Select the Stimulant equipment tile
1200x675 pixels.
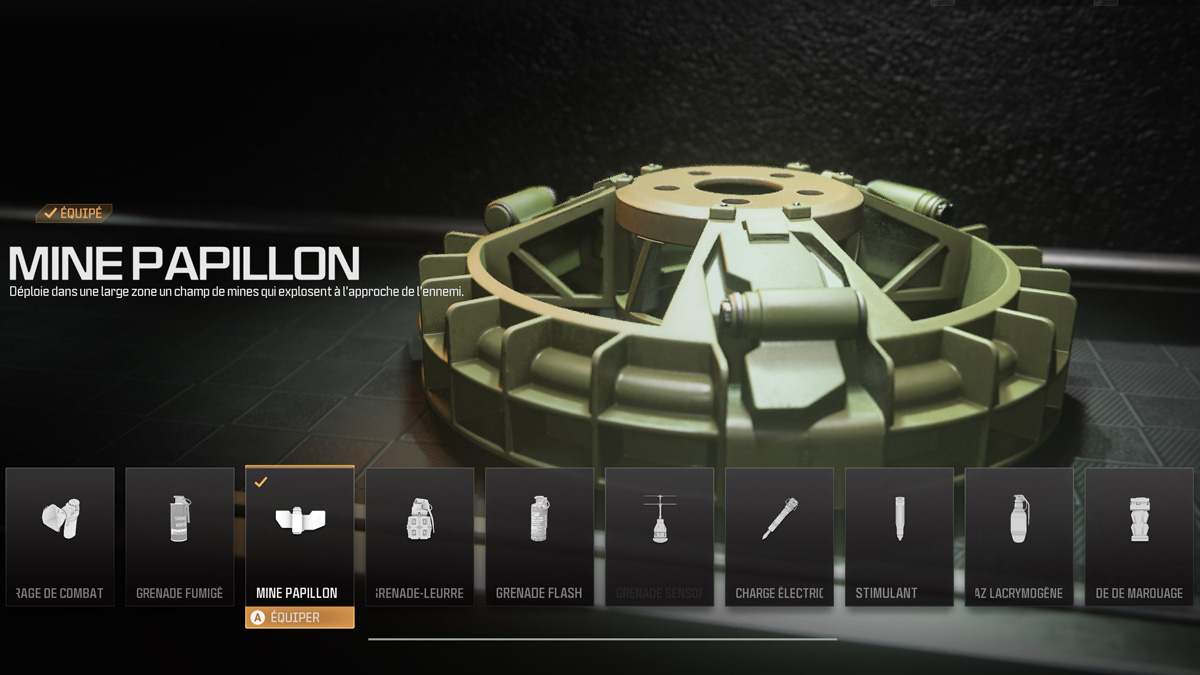[x=900, y=537]
